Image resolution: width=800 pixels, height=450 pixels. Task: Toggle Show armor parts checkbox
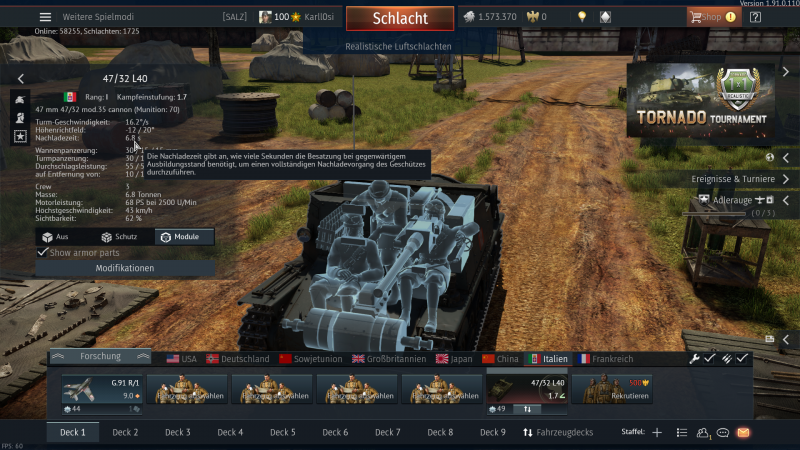click(x=42, y=253)
